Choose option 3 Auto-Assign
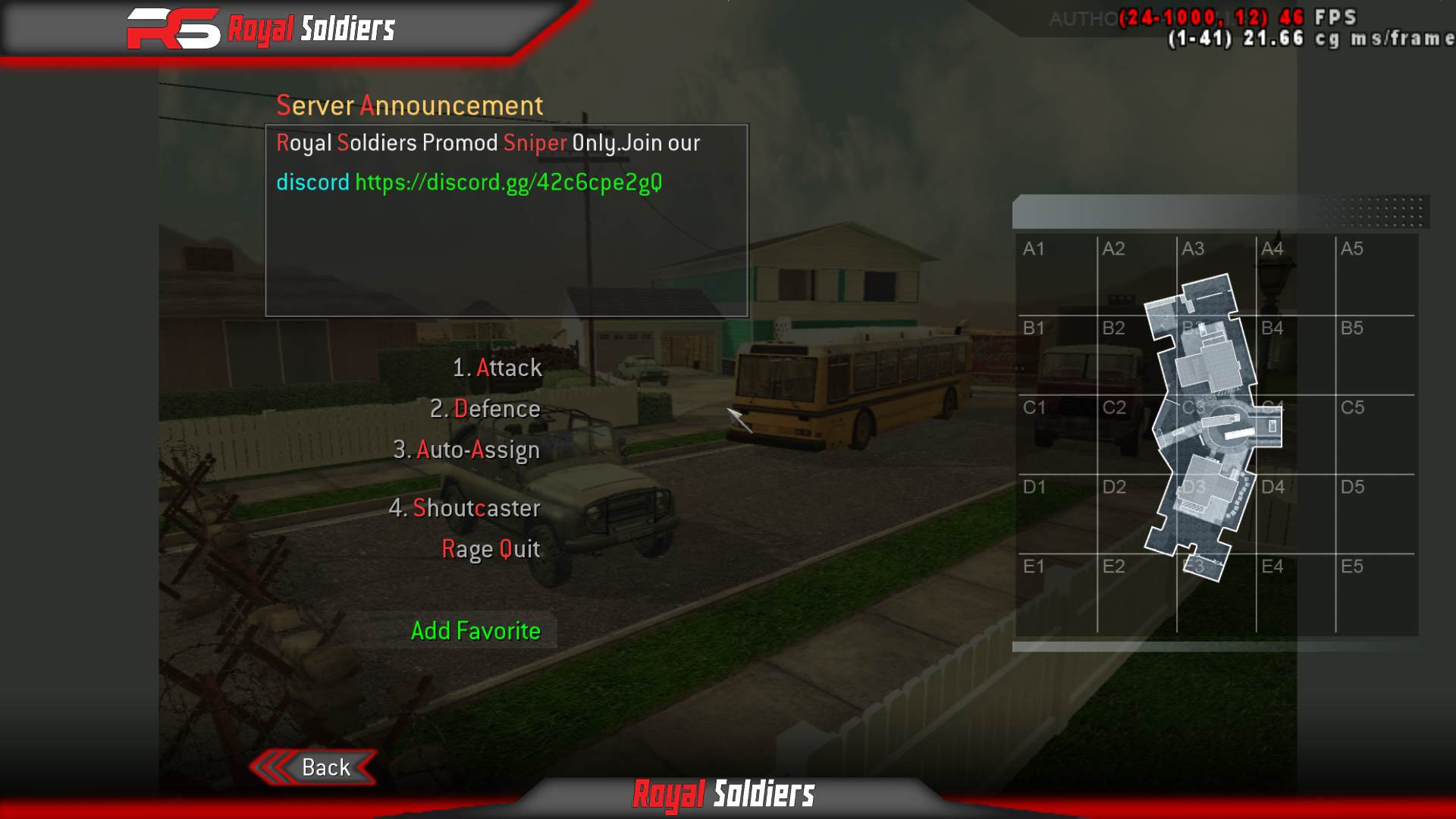Image resolution: width=1456 pixels, height=819 pixels. (x=466, y=449)
